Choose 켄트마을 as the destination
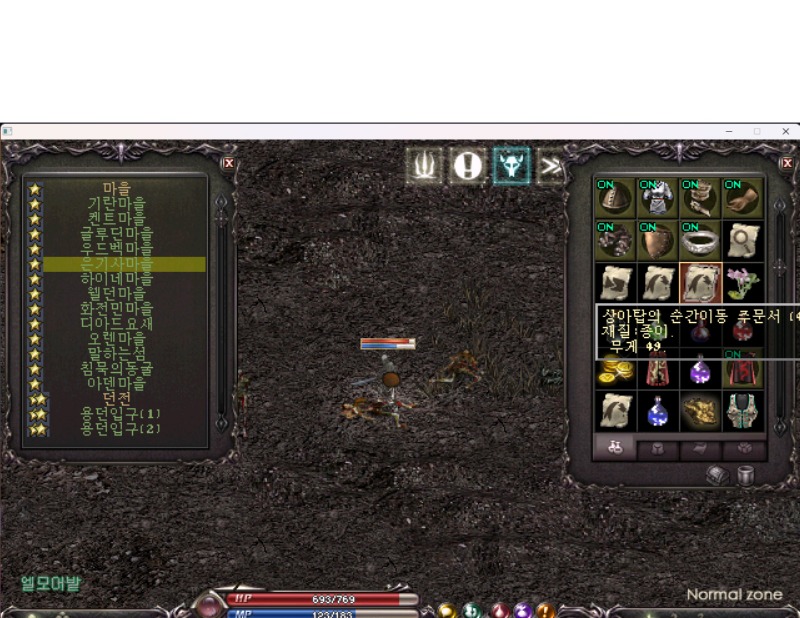The height and width of the screenshot is (618, 800). [124, 218]
